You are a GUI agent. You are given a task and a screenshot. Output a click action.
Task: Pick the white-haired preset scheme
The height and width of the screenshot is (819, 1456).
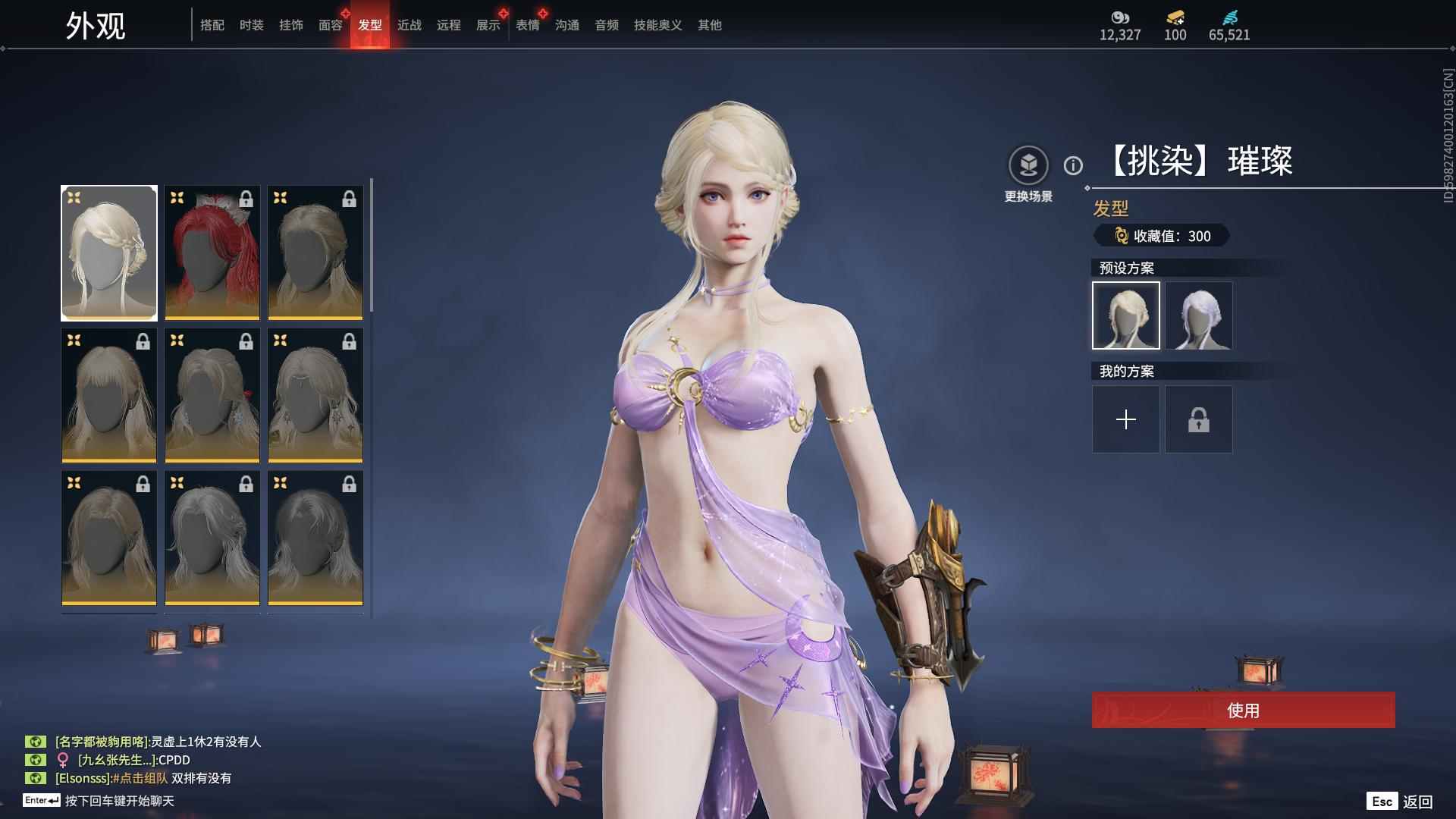(x=1199, y=315)
